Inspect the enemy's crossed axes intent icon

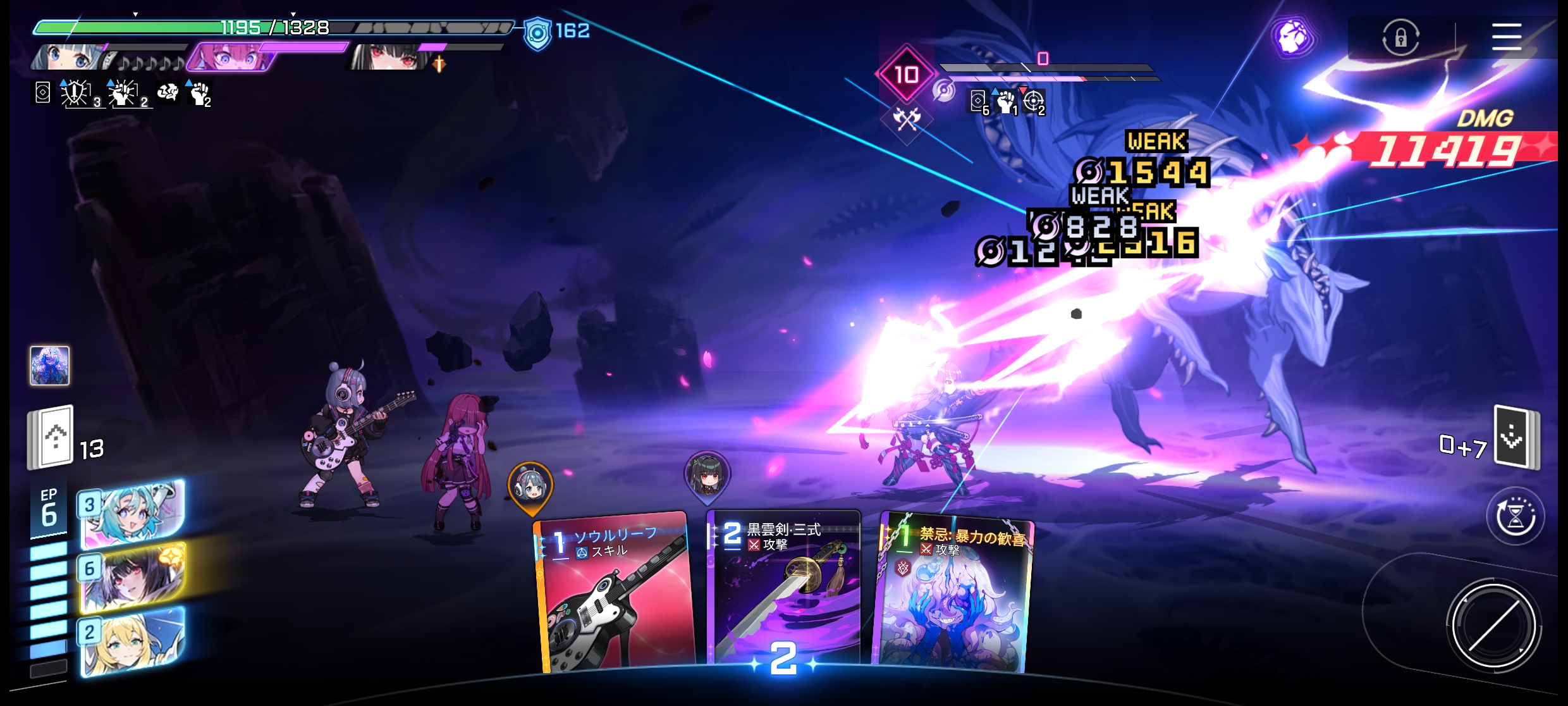click(907, 118)
